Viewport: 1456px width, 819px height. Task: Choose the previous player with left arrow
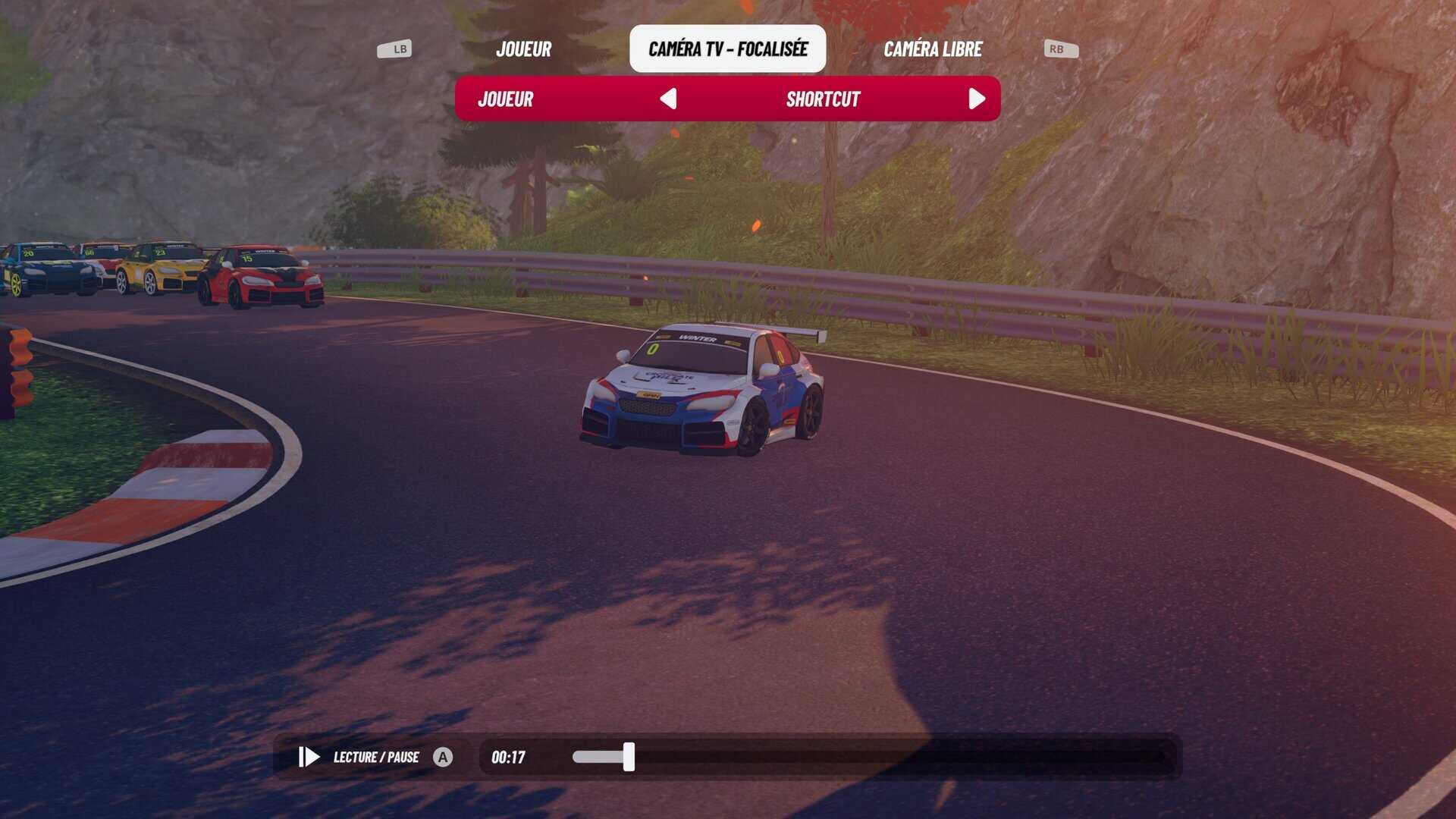coord(668,99)
